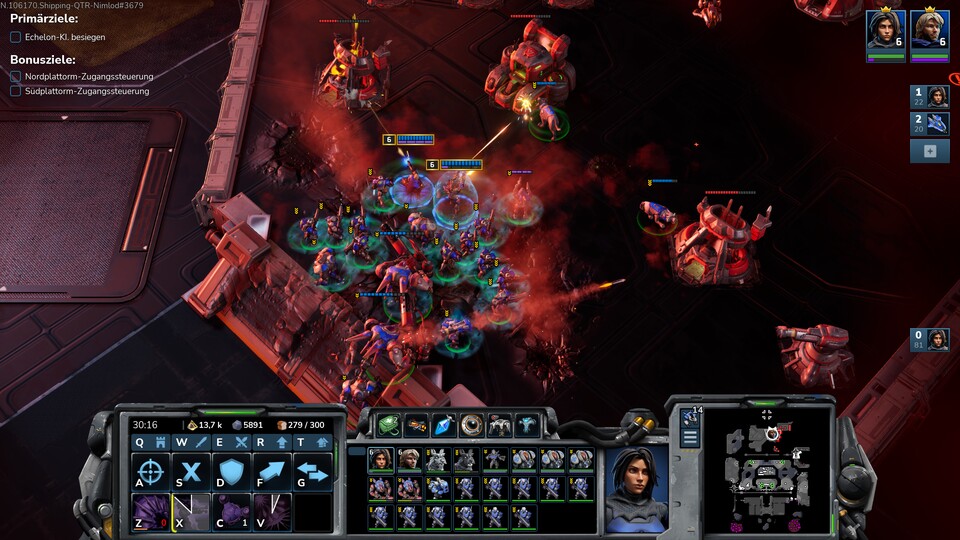Open the menu button beside the minimap
The image size is (960, 540).
pyautogui.click(x=690, y=438)
